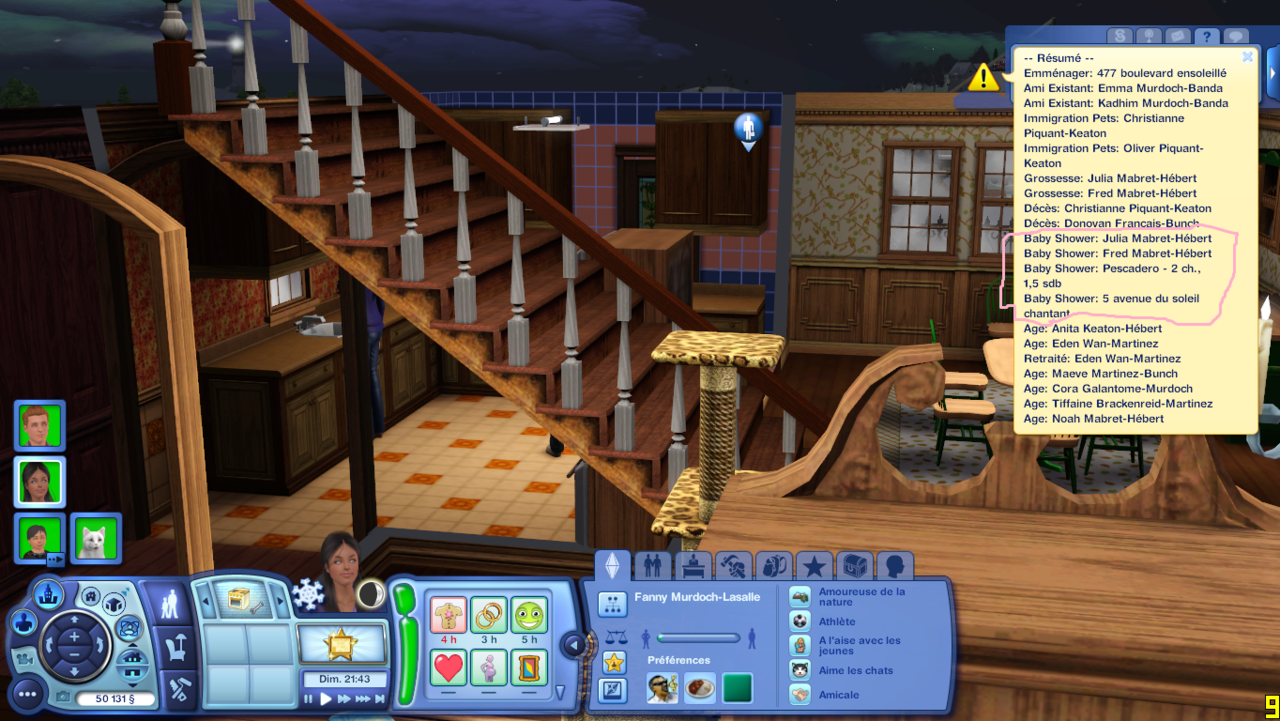Set game speed to normal play
Screen dimensions: 1280x721
[326, 699]
